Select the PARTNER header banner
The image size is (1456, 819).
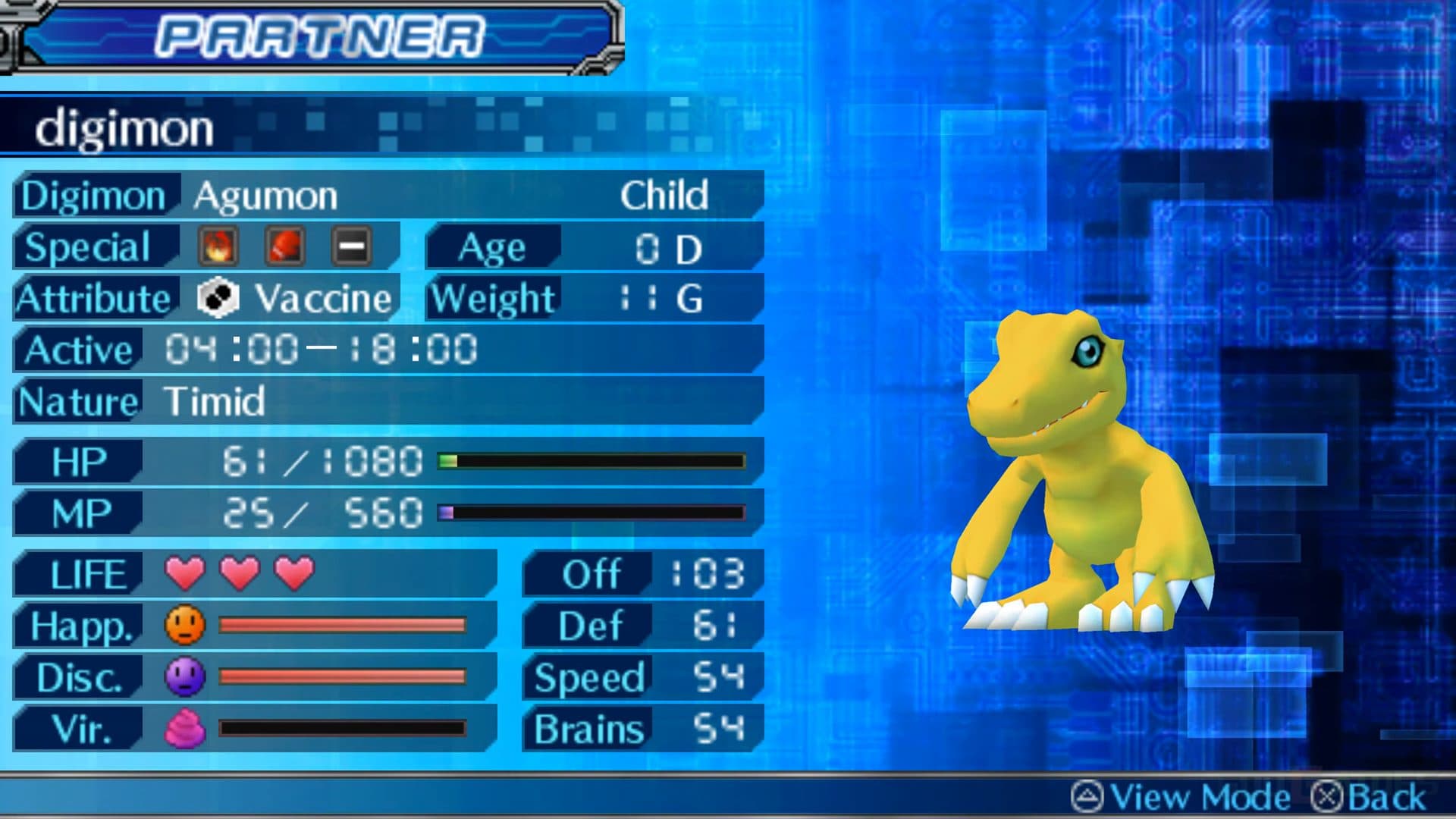click(318, 33)
